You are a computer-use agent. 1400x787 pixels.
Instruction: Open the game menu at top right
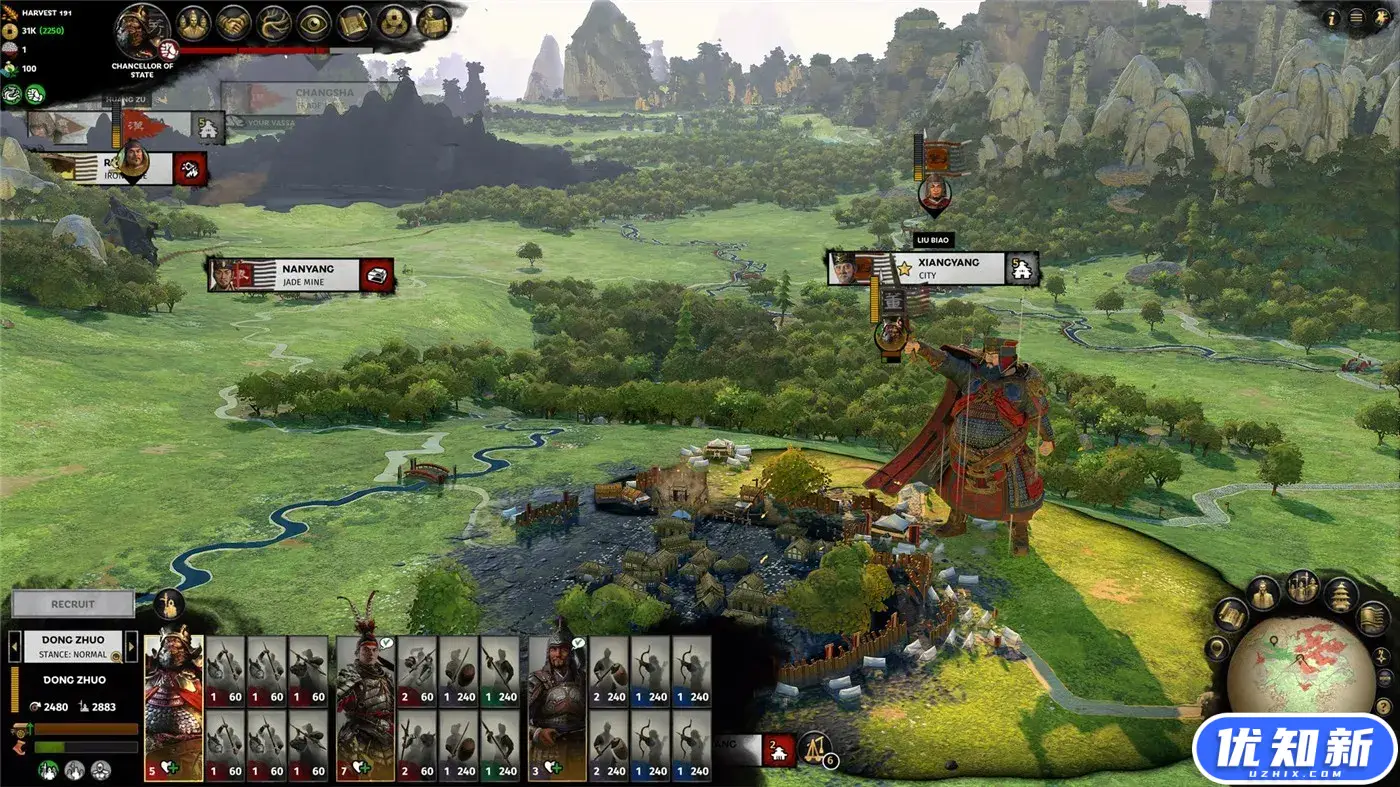(1356, 17)
